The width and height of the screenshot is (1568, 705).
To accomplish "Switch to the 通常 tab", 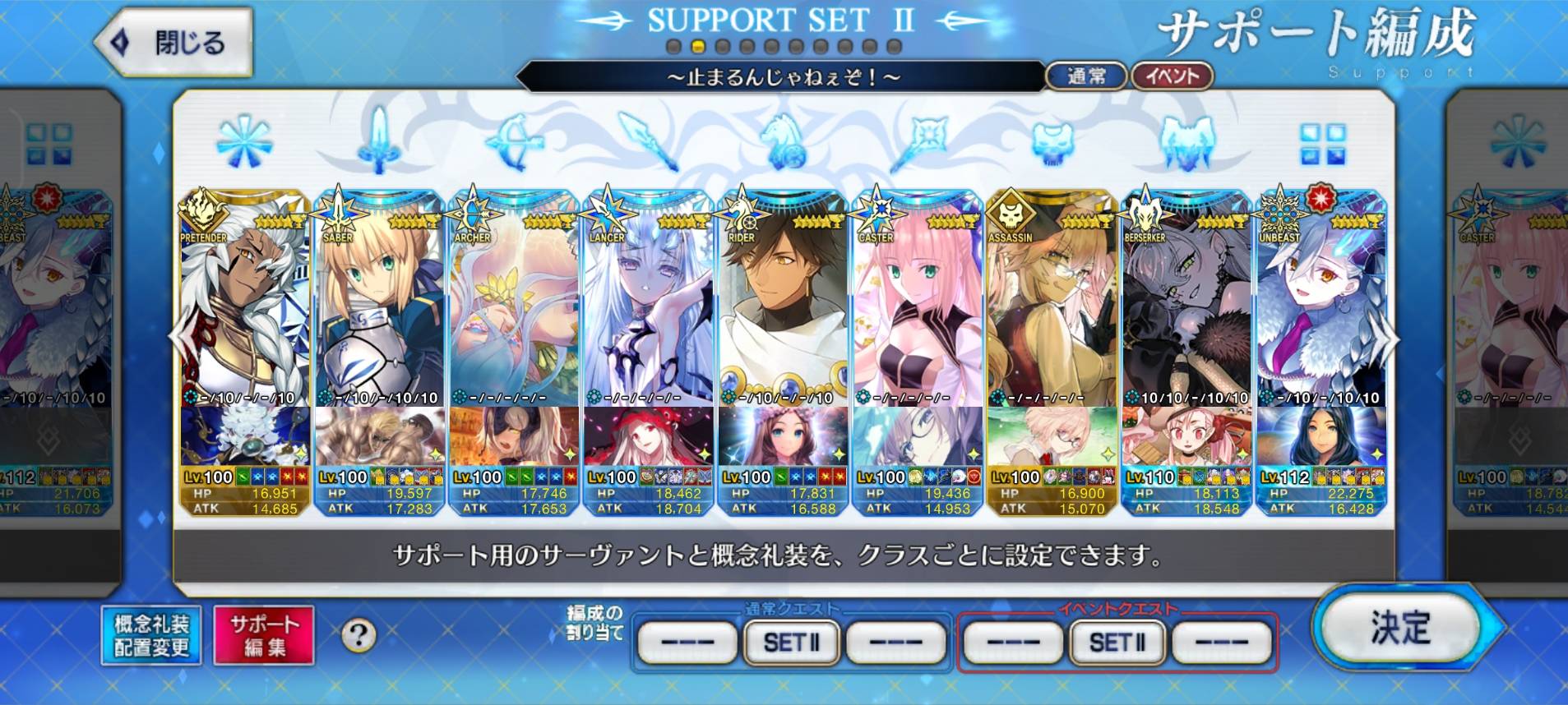I will (1086, 76).
